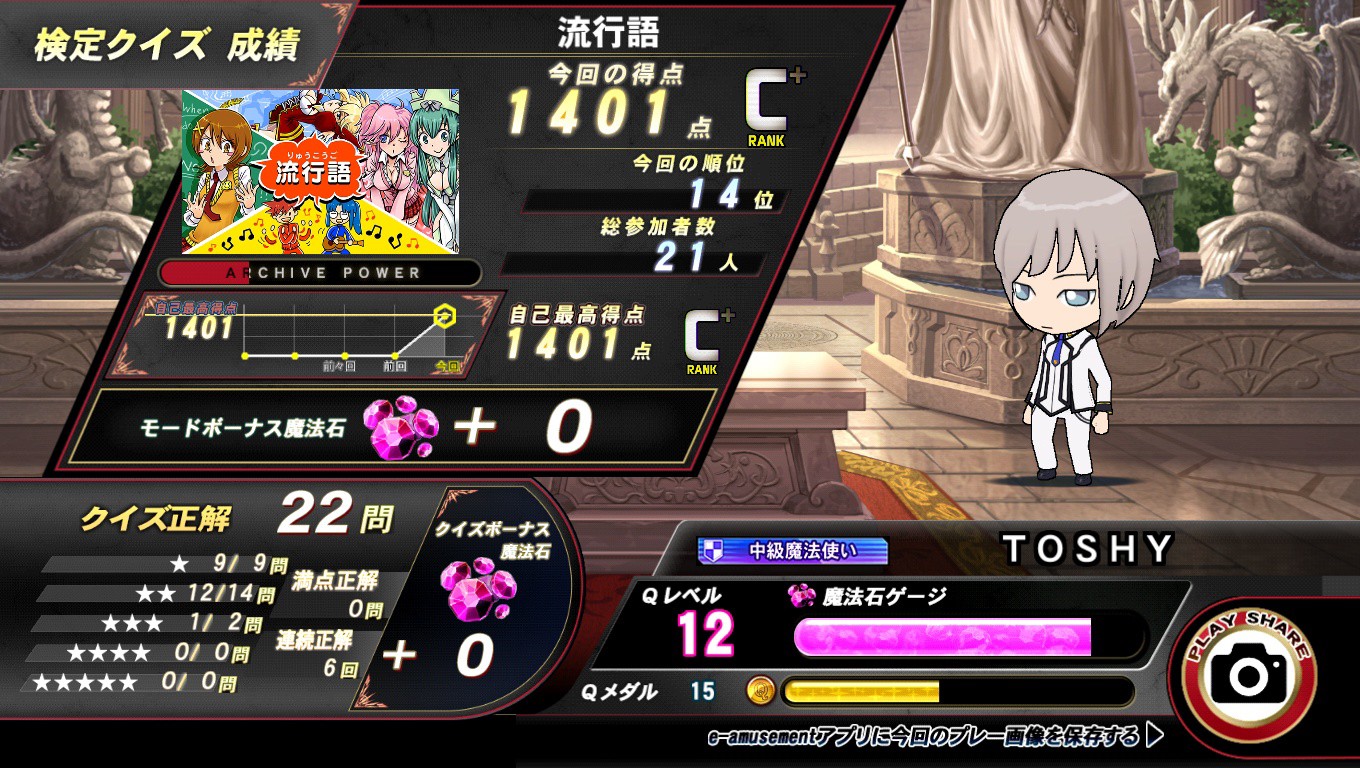
Task: Select the 流行語 quiz thumbnail
Action: tap(320, 171)
